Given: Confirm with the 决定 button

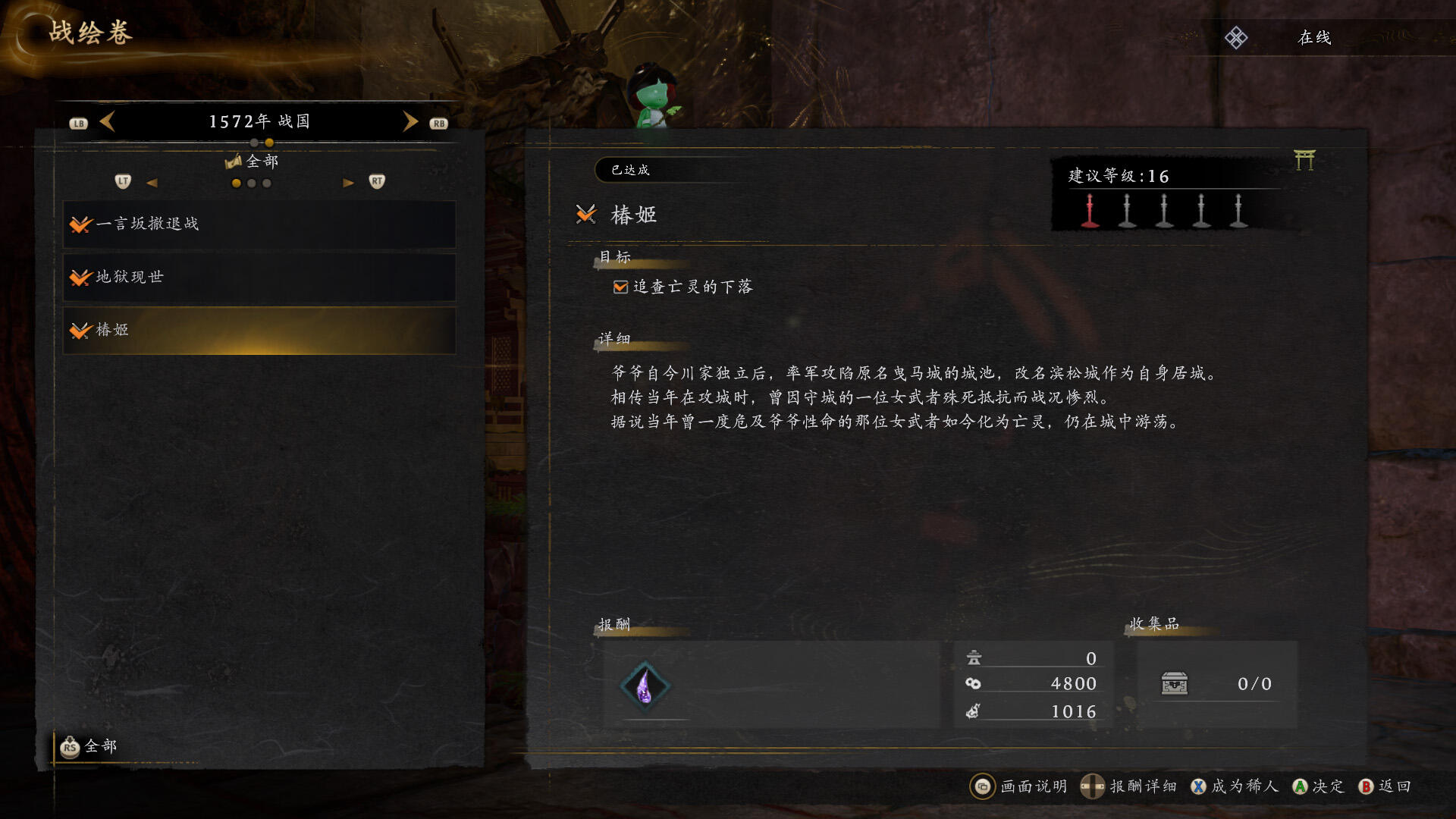Looking at the screenshot, I should coord(1318,786).
